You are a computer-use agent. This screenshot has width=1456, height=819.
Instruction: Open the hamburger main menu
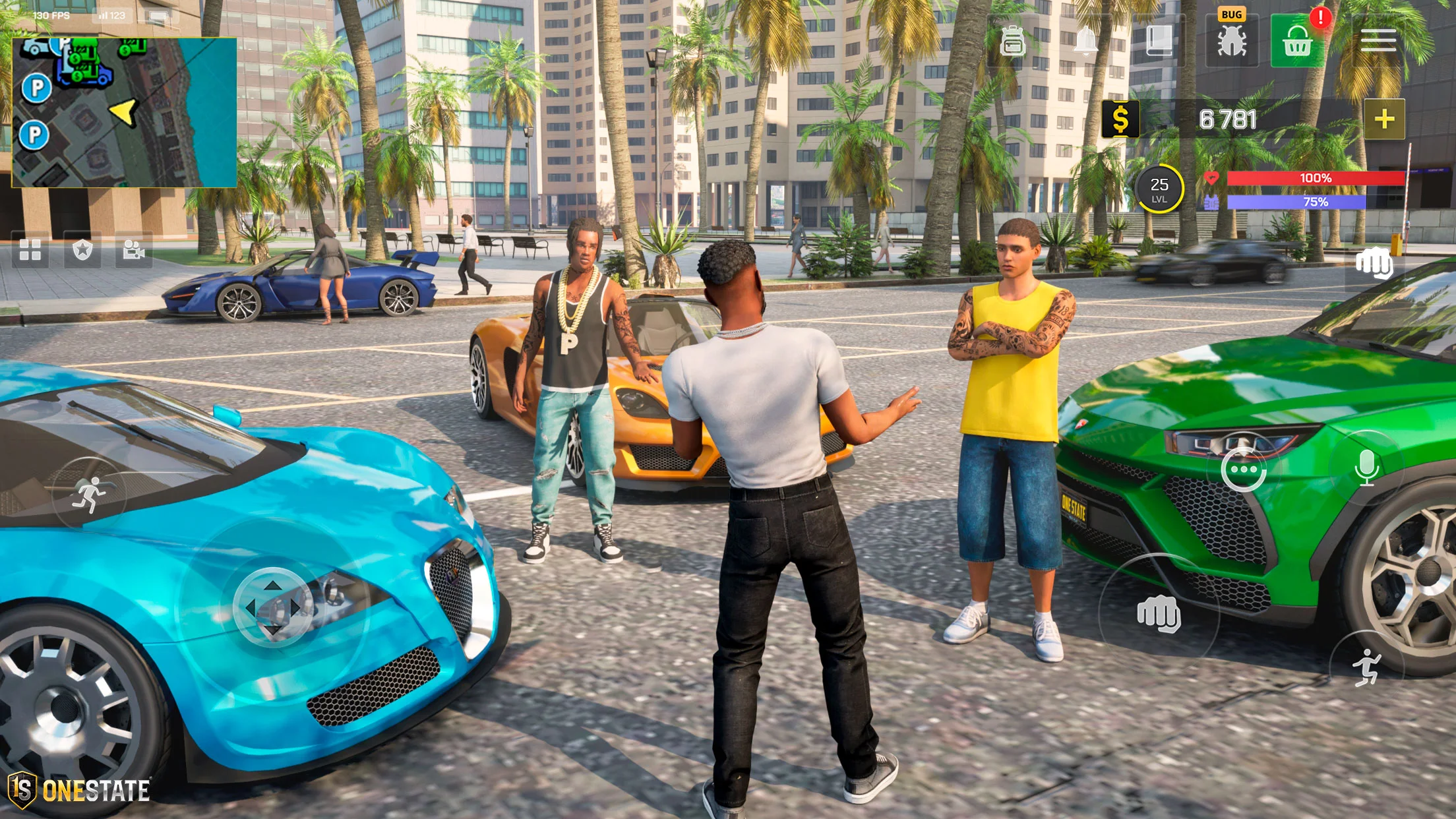[x=1378, y=41]
